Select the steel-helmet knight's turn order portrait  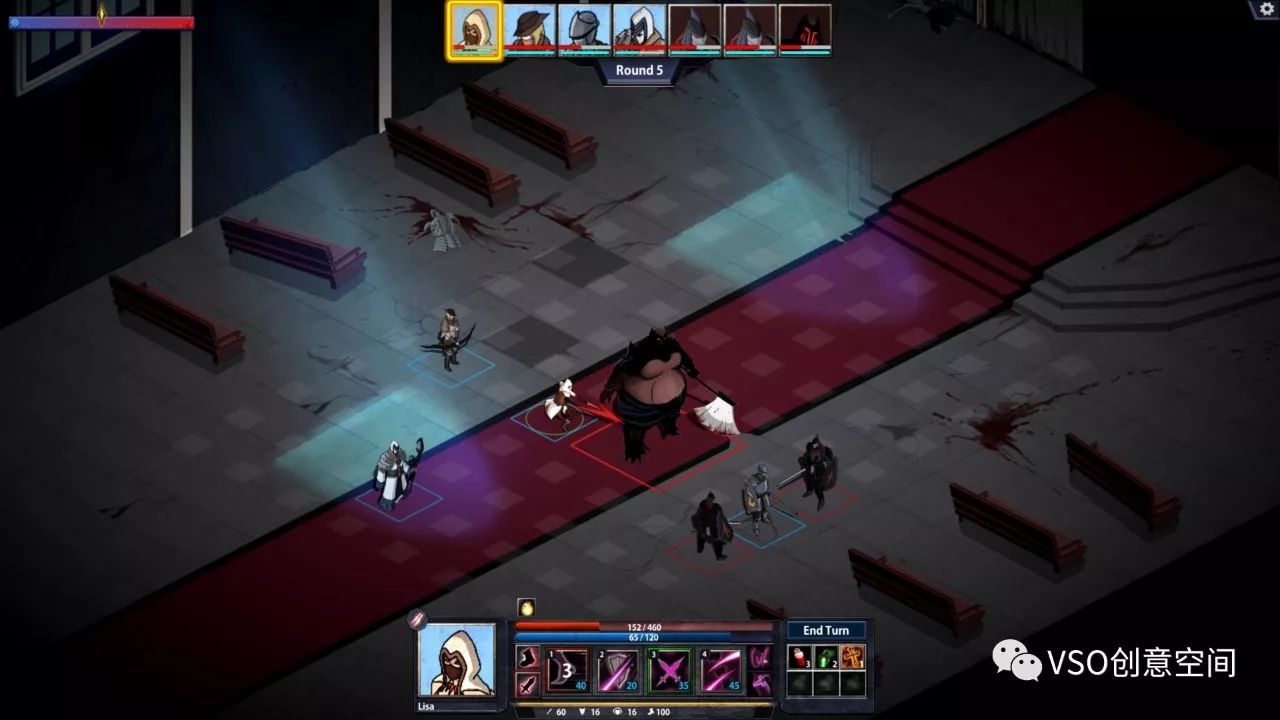(584, 30)
